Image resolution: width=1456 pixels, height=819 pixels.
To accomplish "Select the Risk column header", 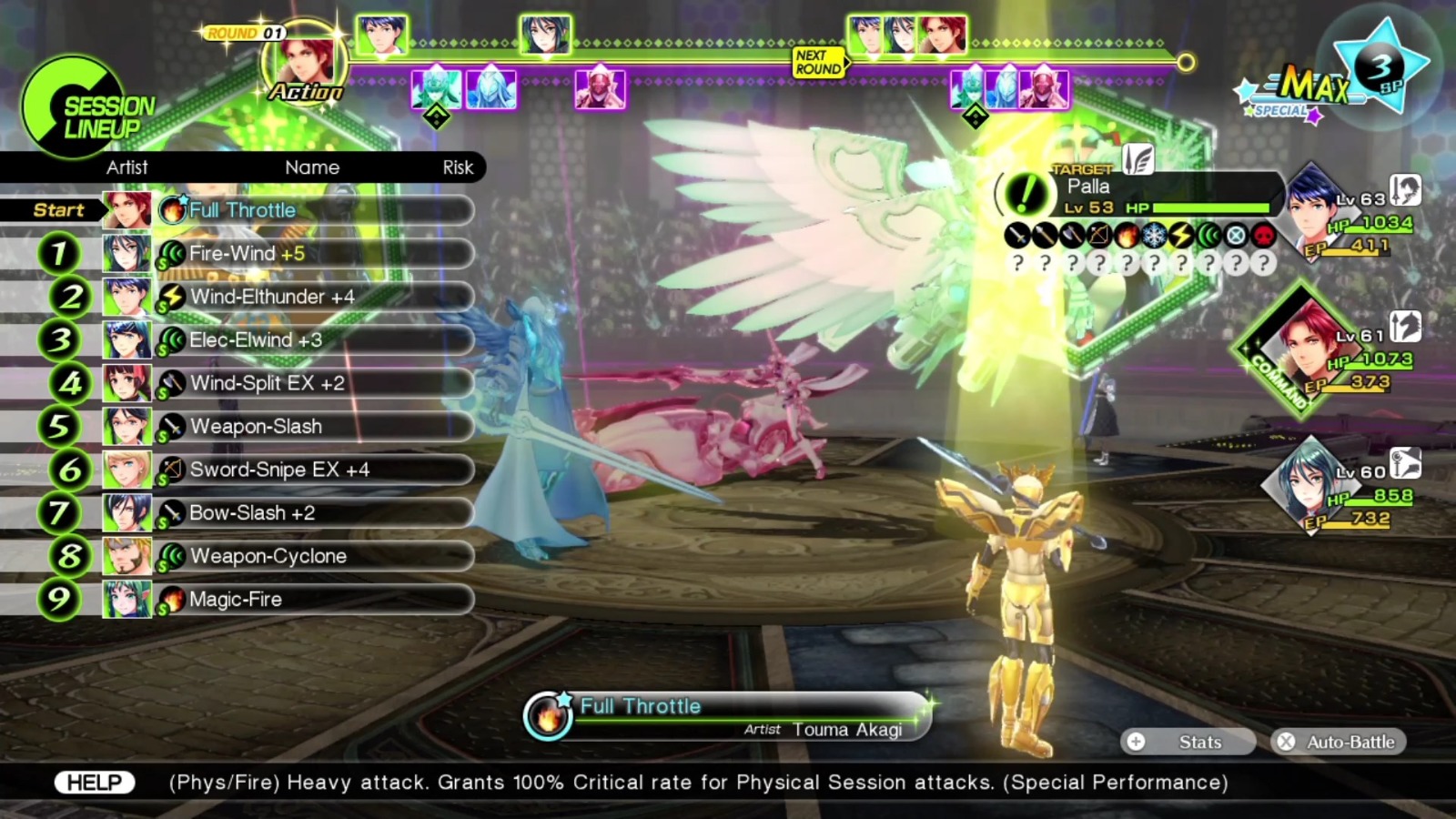I will tap(458, 167).
